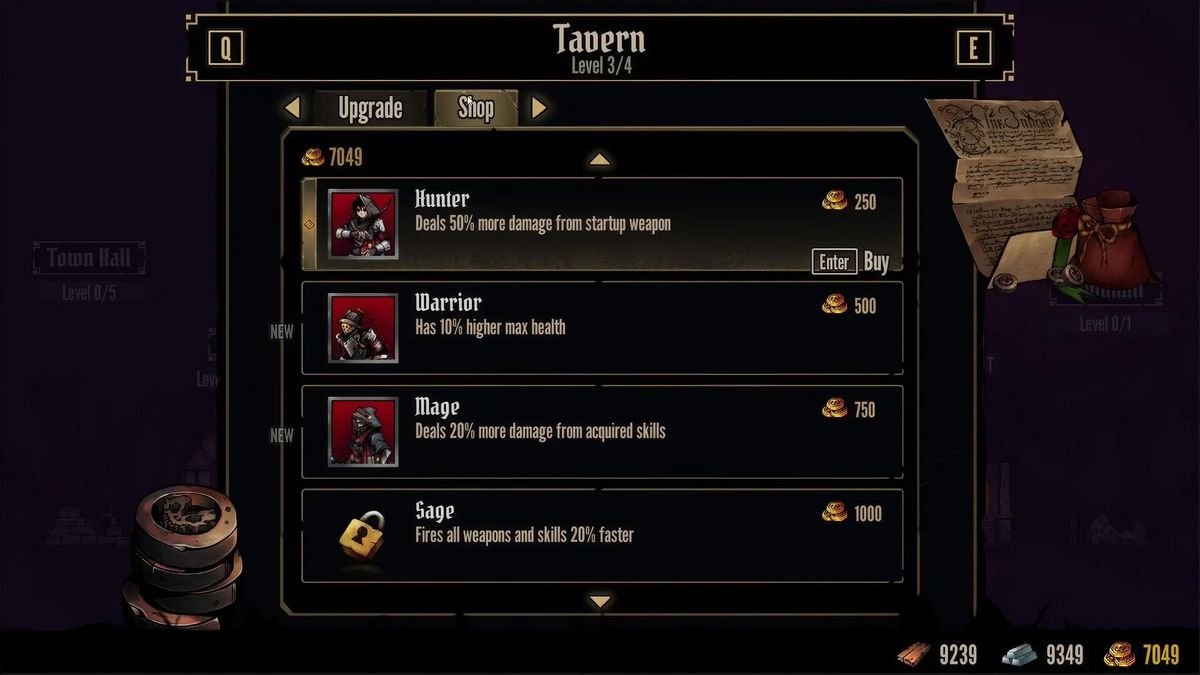Click the left arrow beside Upgrade tab
The height and width of the screenshot is (675, 1200).
click(x=292, y=107)
